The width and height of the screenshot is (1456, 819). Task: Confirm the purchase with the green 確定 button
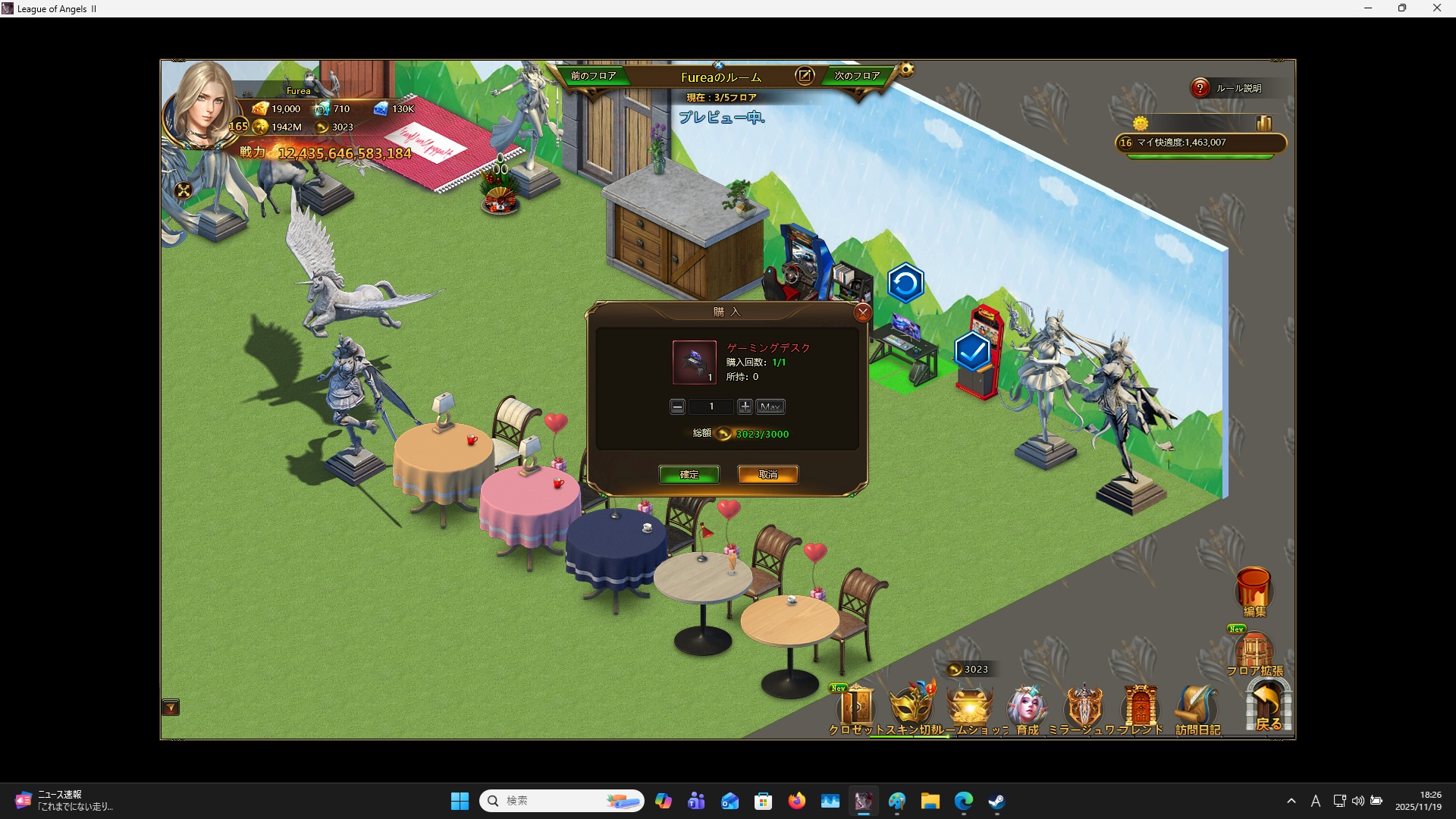pyautogui.click(x=689, y=475)
